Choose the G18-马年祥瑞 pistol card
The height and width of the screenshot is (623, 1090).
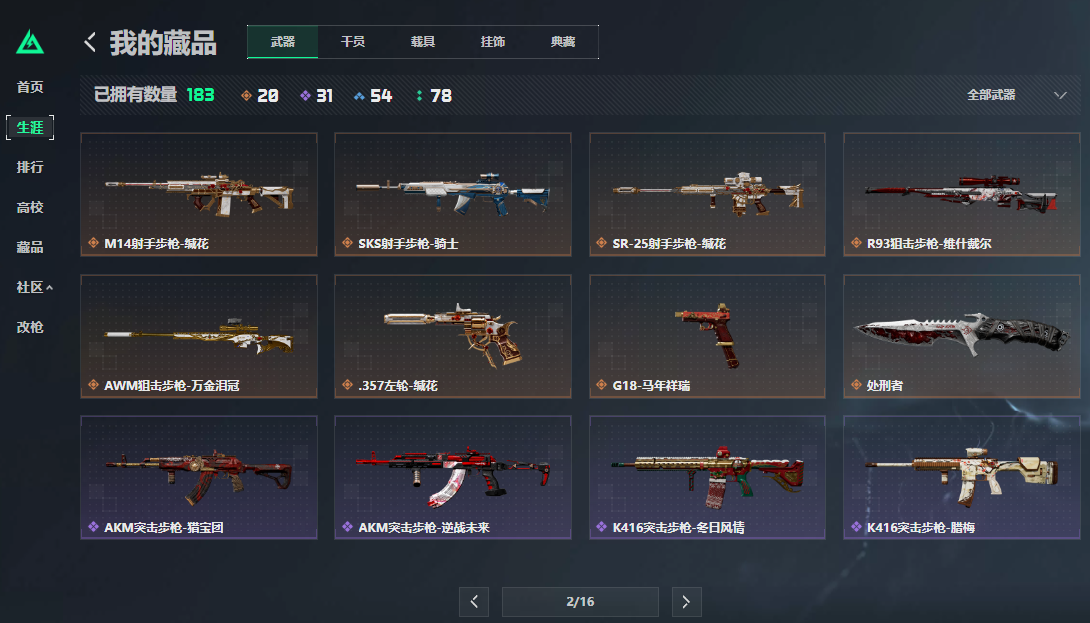click(x=708, y=336)
